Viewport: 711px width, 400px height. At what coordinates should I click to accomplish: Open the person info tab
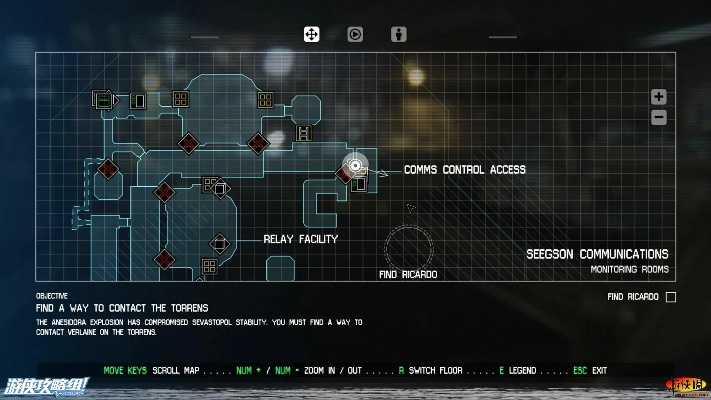click(x=399, y=34)
